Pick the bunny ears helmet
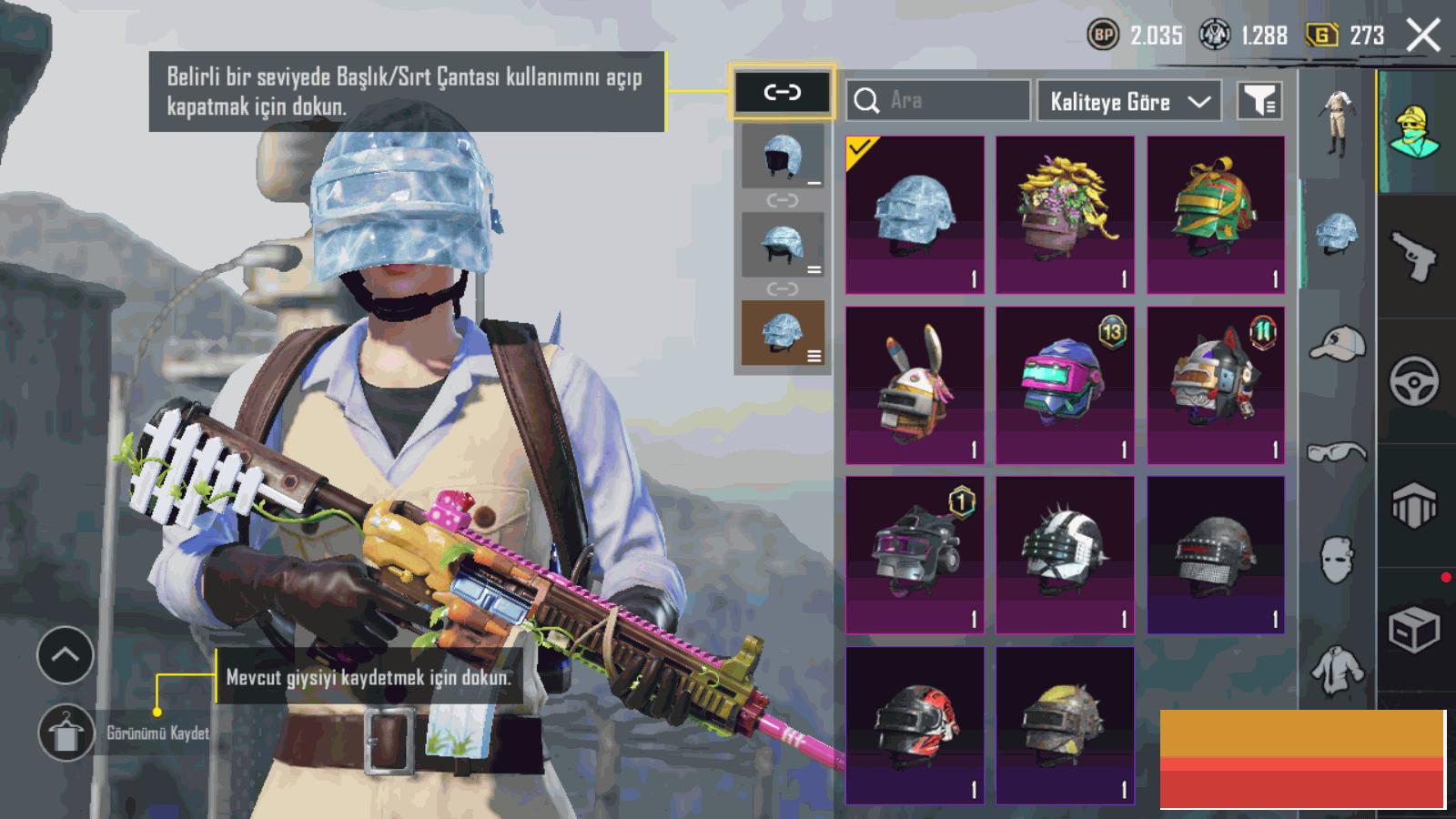 (x=915, y=385)
